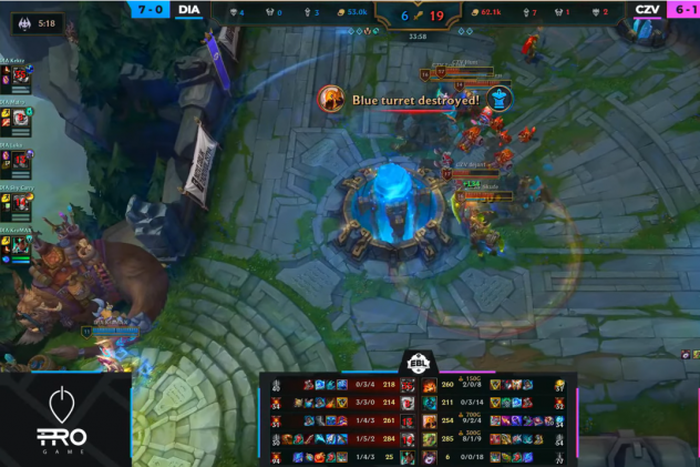
Task: Click the Baron timer showing 5:18
Action: coord(37,22)
